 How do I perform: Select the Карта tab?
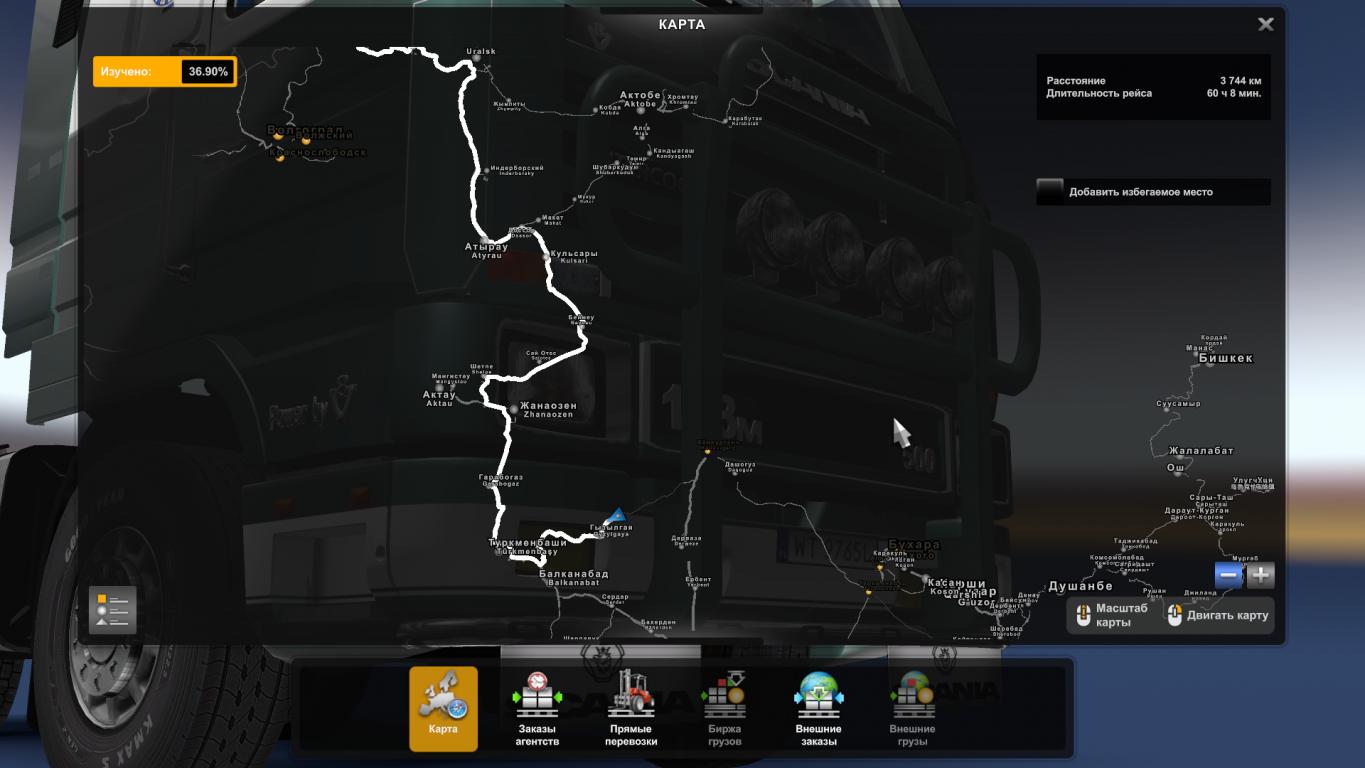coord(443,708)
